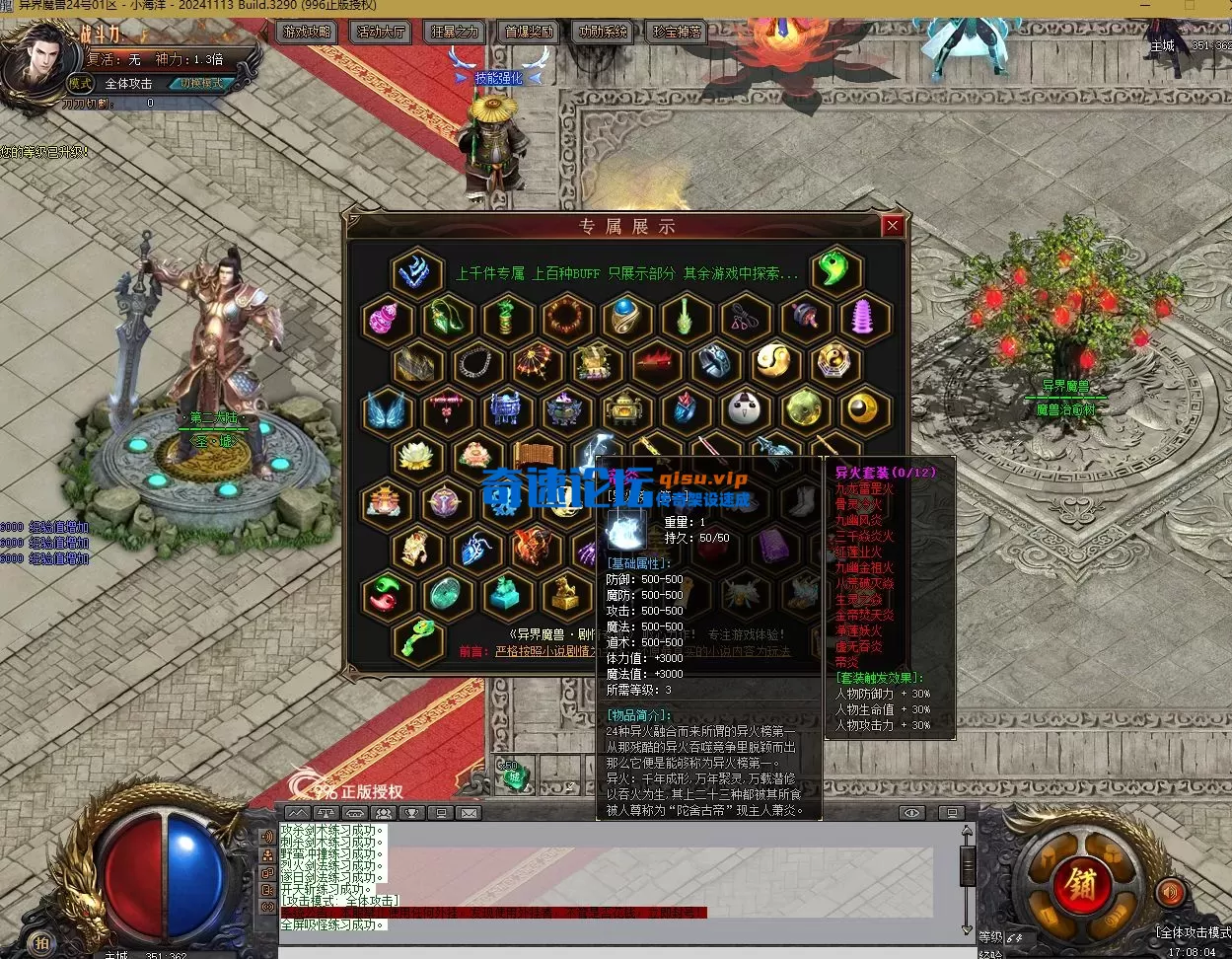
Task: Toggle sound with the speaker button
Action: tap(1170, 893)
